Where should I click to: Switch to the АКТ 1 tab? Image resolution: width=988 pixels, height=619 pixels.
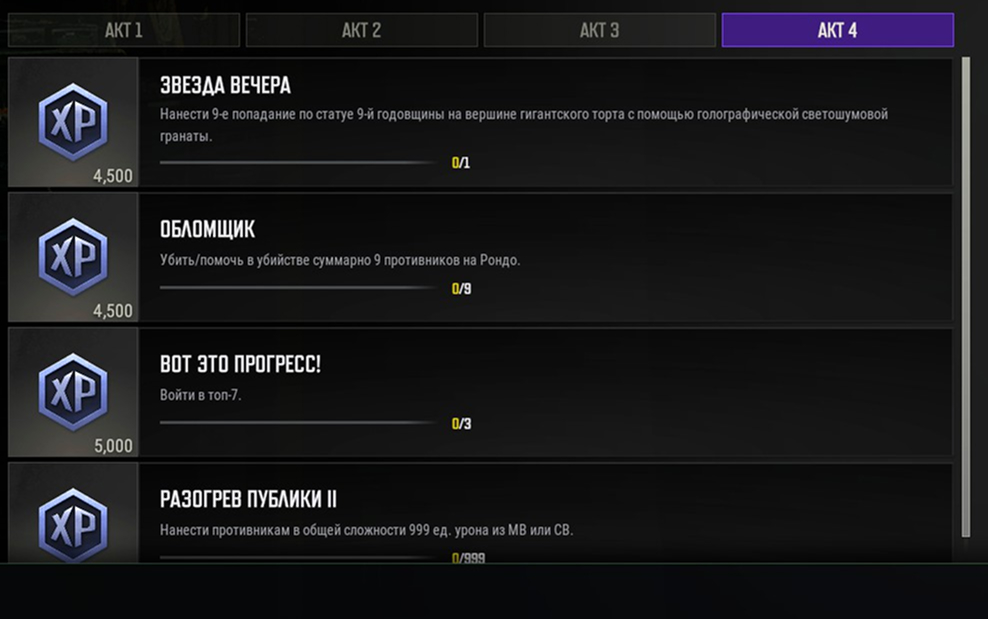[x=123, y=30]
